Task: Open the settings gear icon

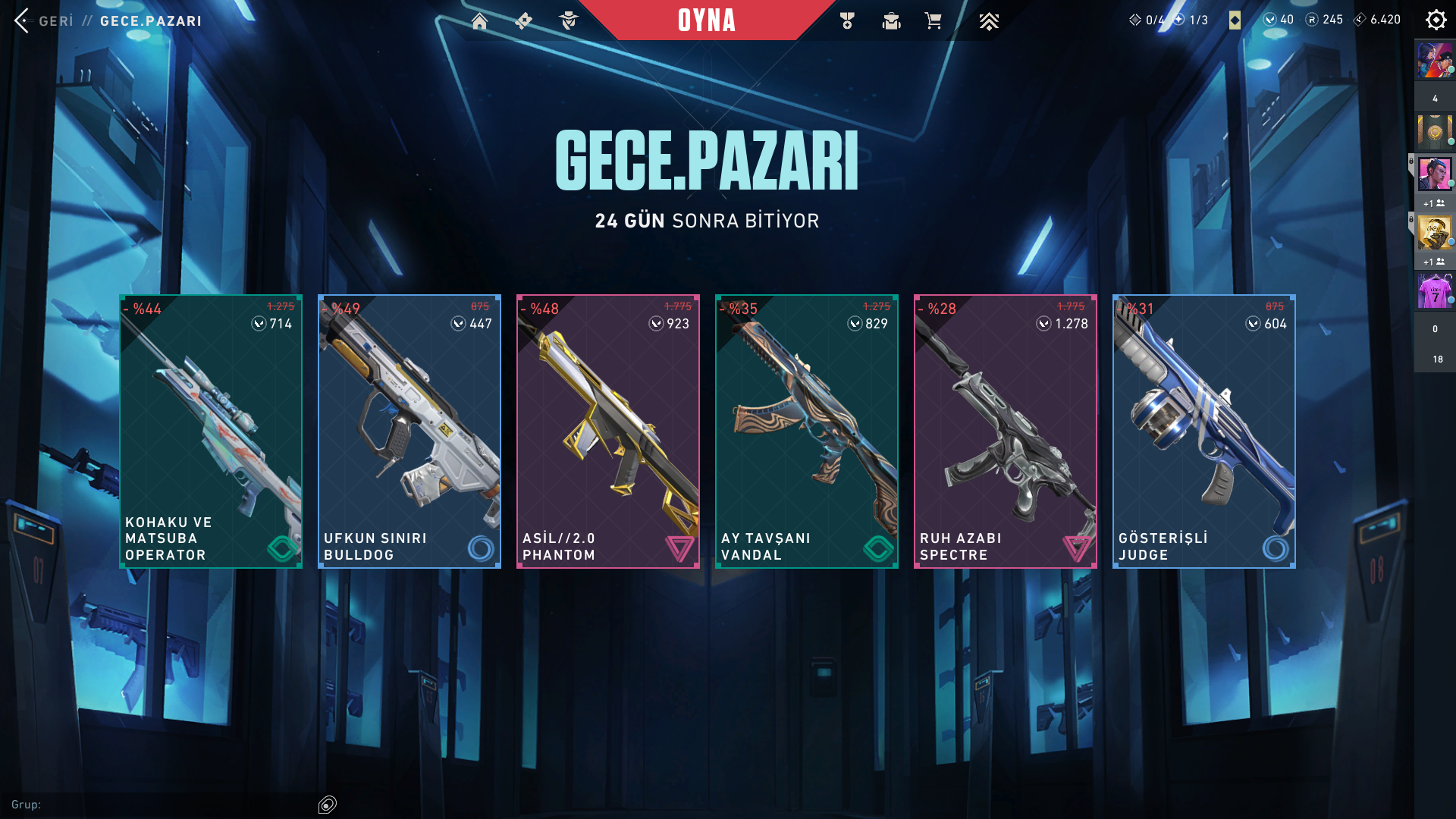Action: coord(1436,20)
